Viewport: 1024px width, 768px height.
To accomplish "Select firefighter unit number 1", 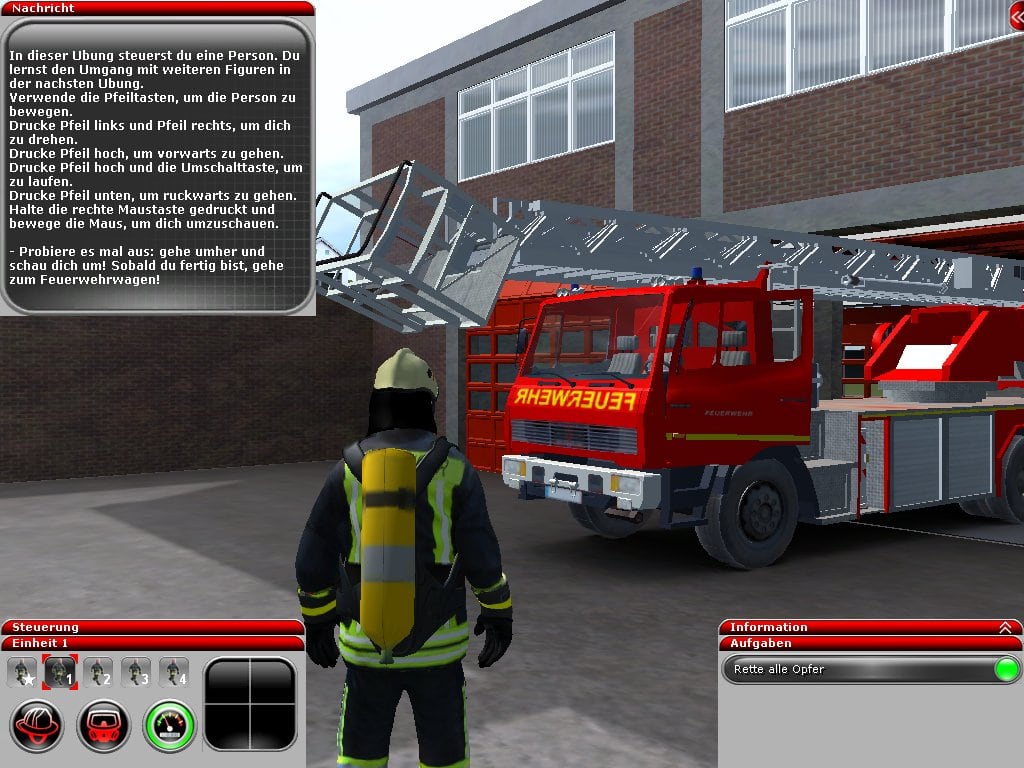I will [59, 672].
